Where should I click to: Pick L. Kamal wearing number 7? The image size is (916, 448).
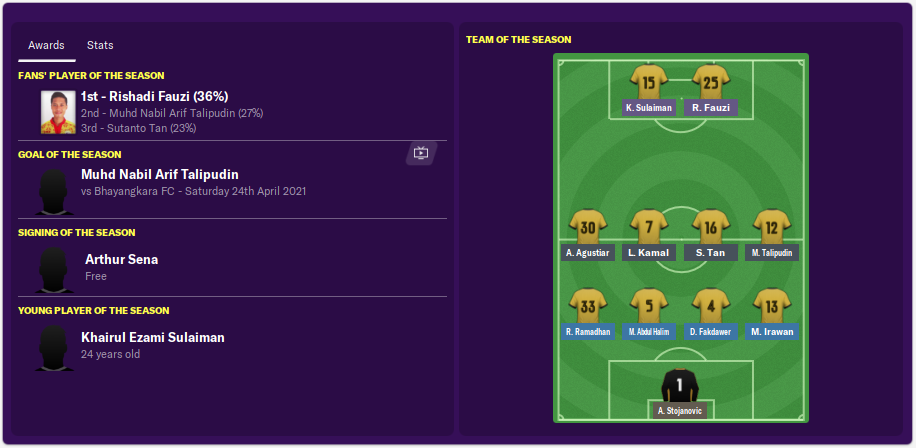pyautogui.click(x=649, y=230)
